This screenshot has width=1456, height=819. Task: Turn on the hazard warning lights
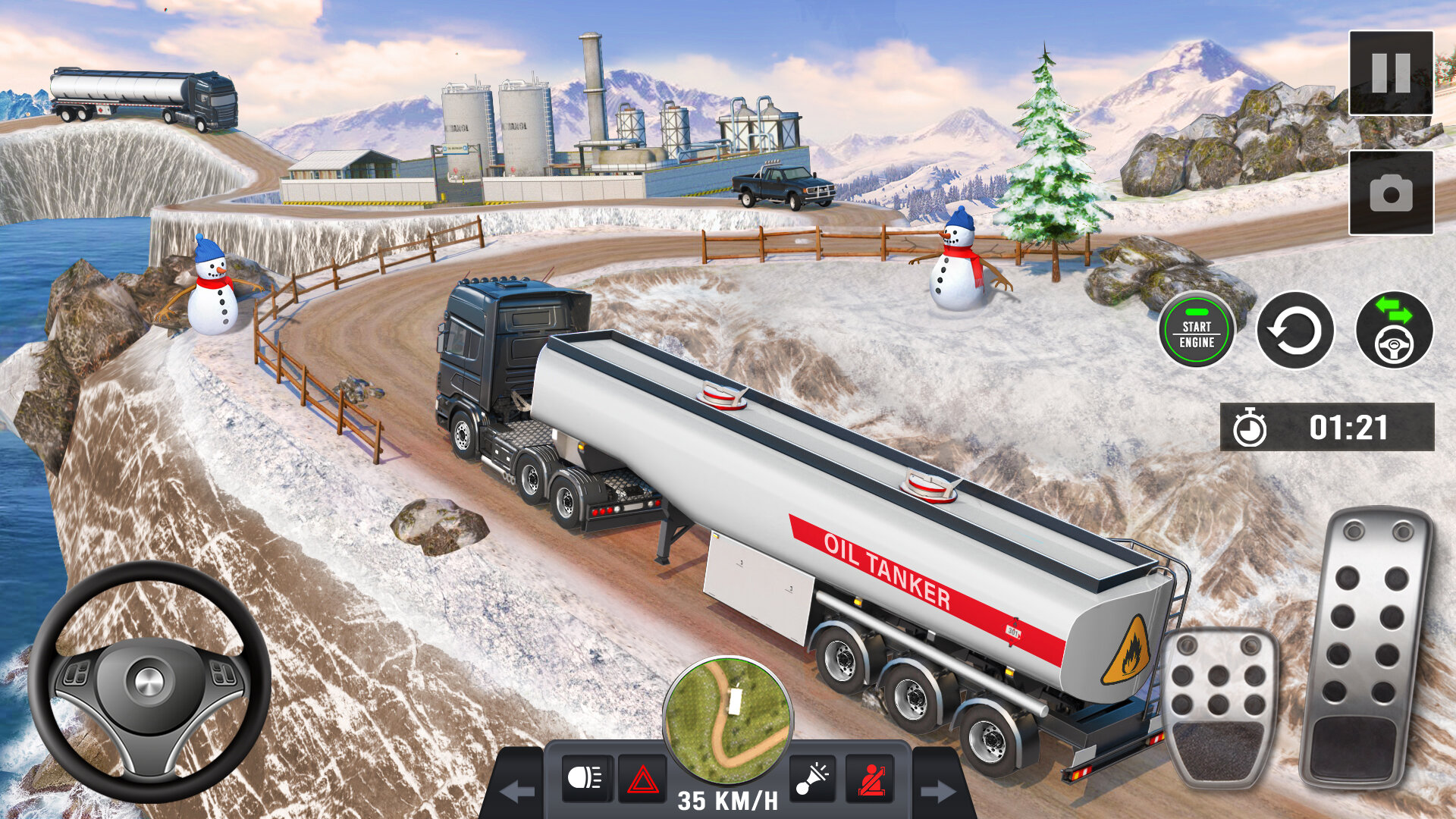click(x=642, y=778)
